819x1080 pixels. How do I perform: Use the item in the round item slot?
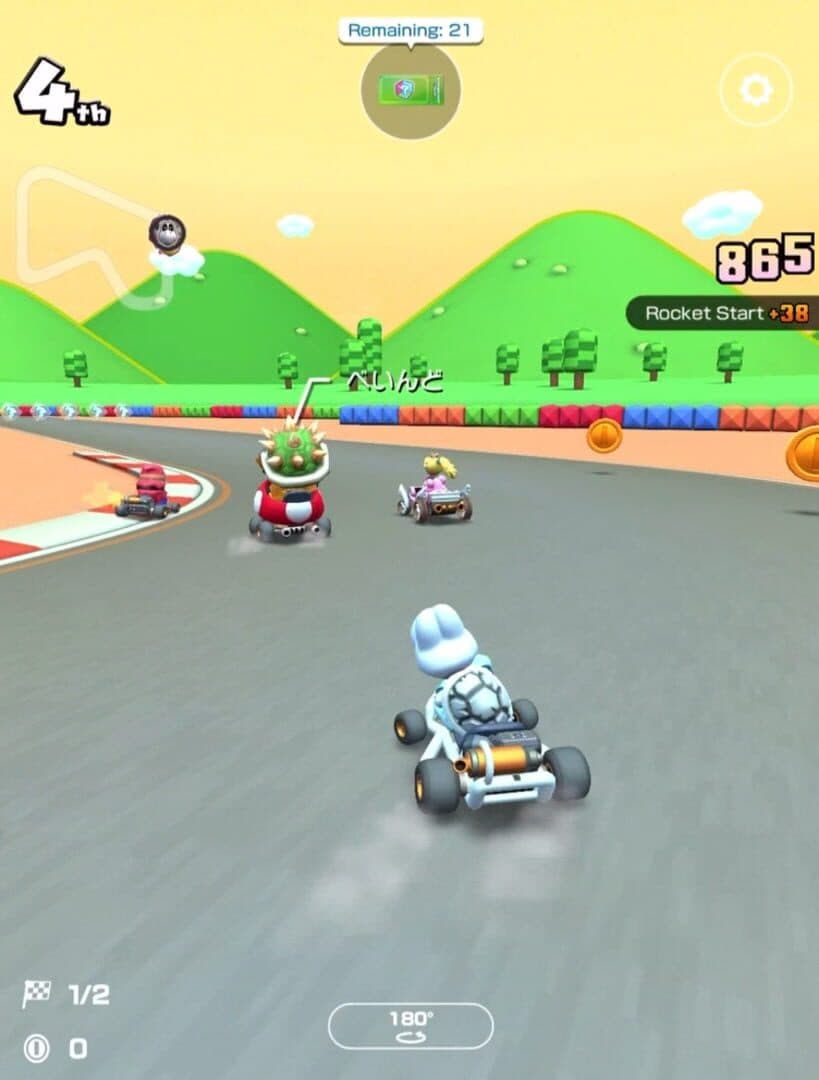[x=411, y=91]
